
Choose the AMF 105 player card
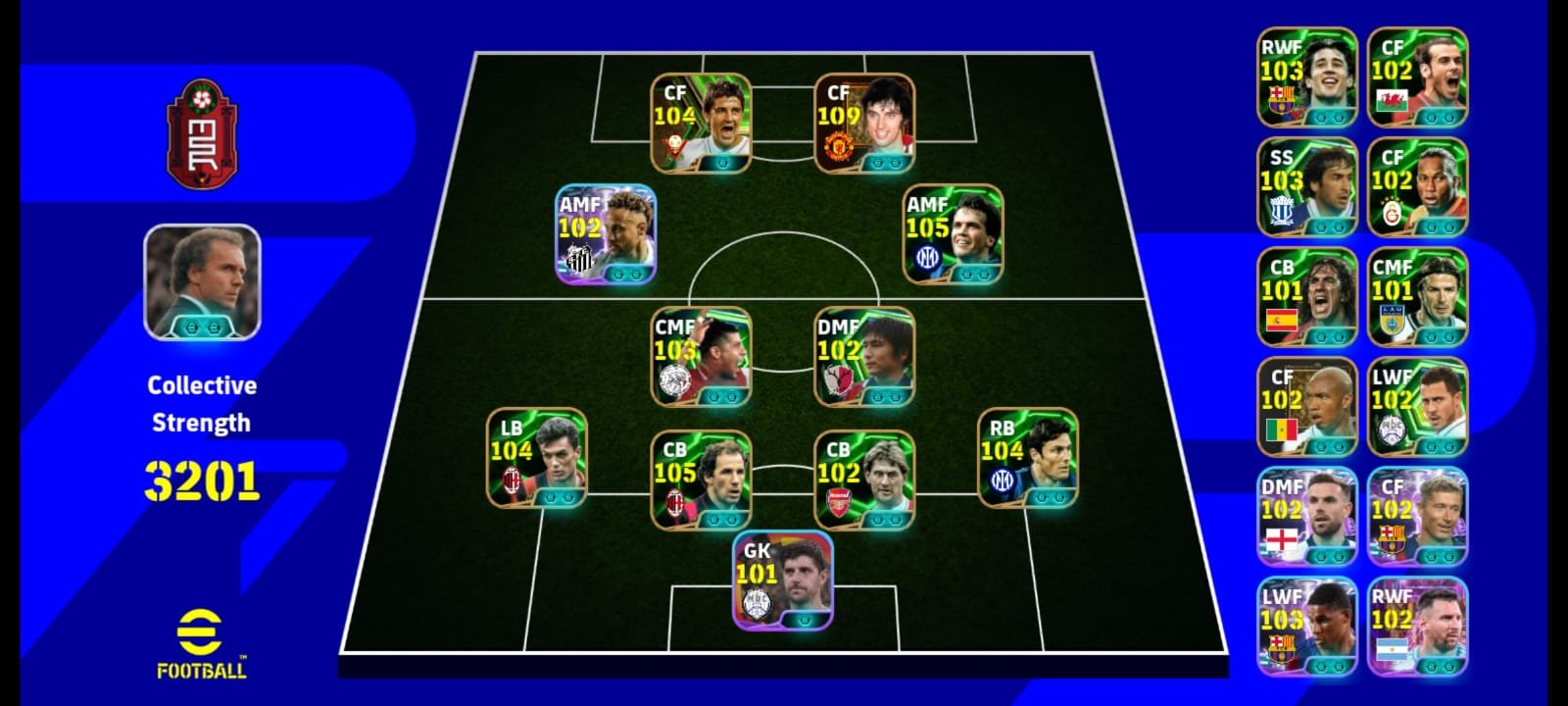(953, 234)
